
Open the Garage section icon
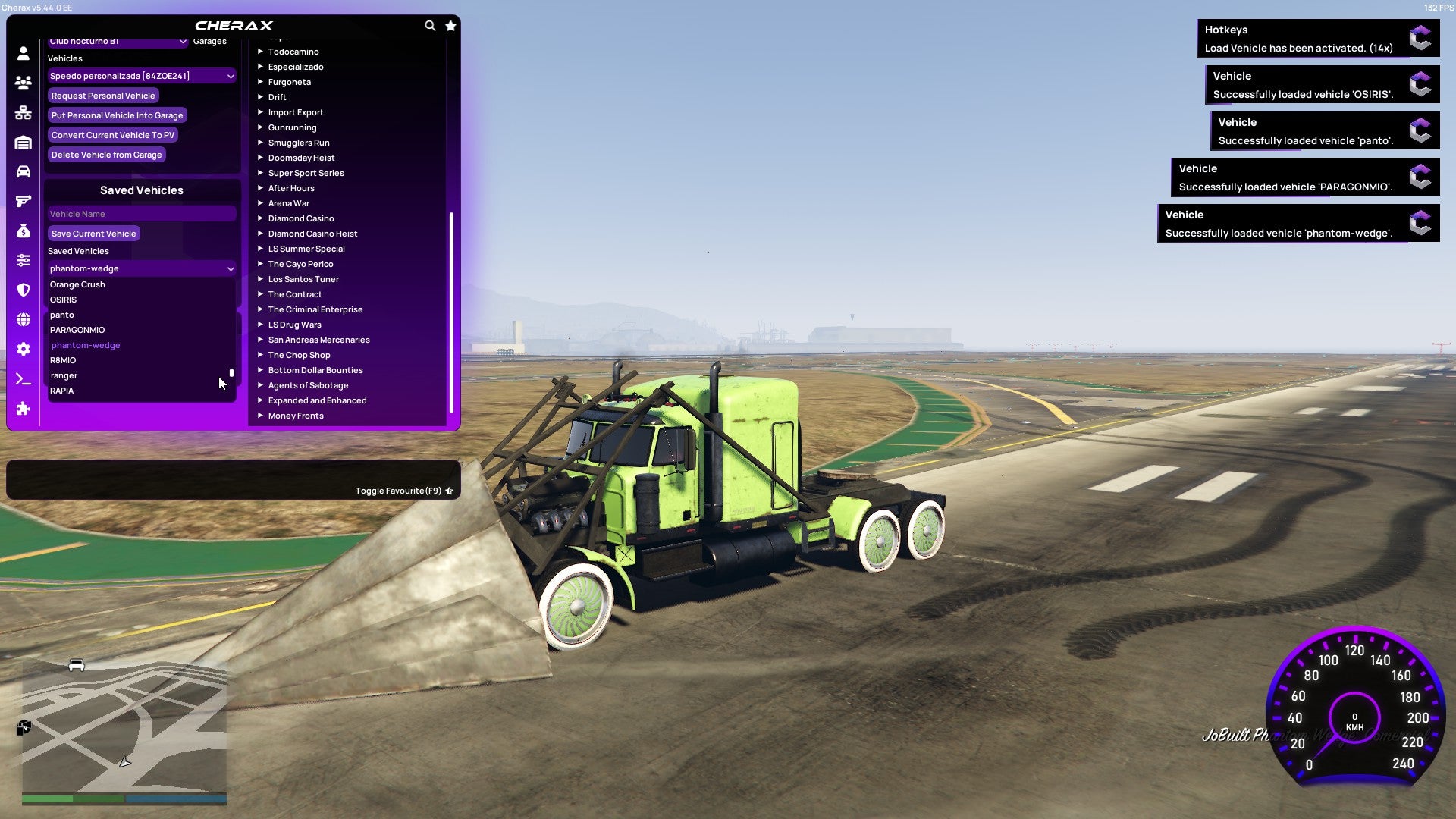tap(22, 141)
